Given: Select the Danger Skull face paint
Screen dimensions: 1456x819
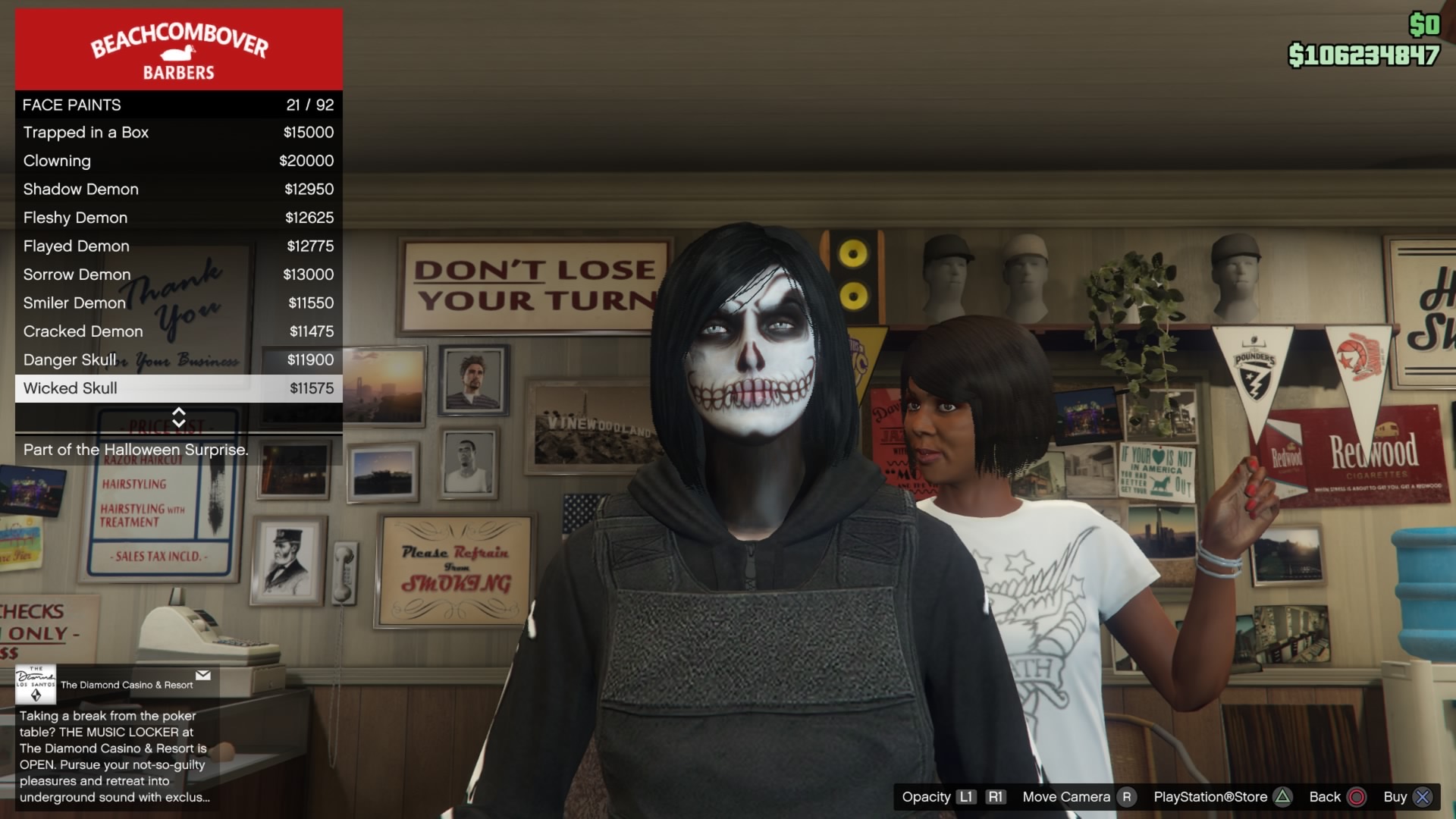Looking at the screenshot, I should (x=178, y=360).
